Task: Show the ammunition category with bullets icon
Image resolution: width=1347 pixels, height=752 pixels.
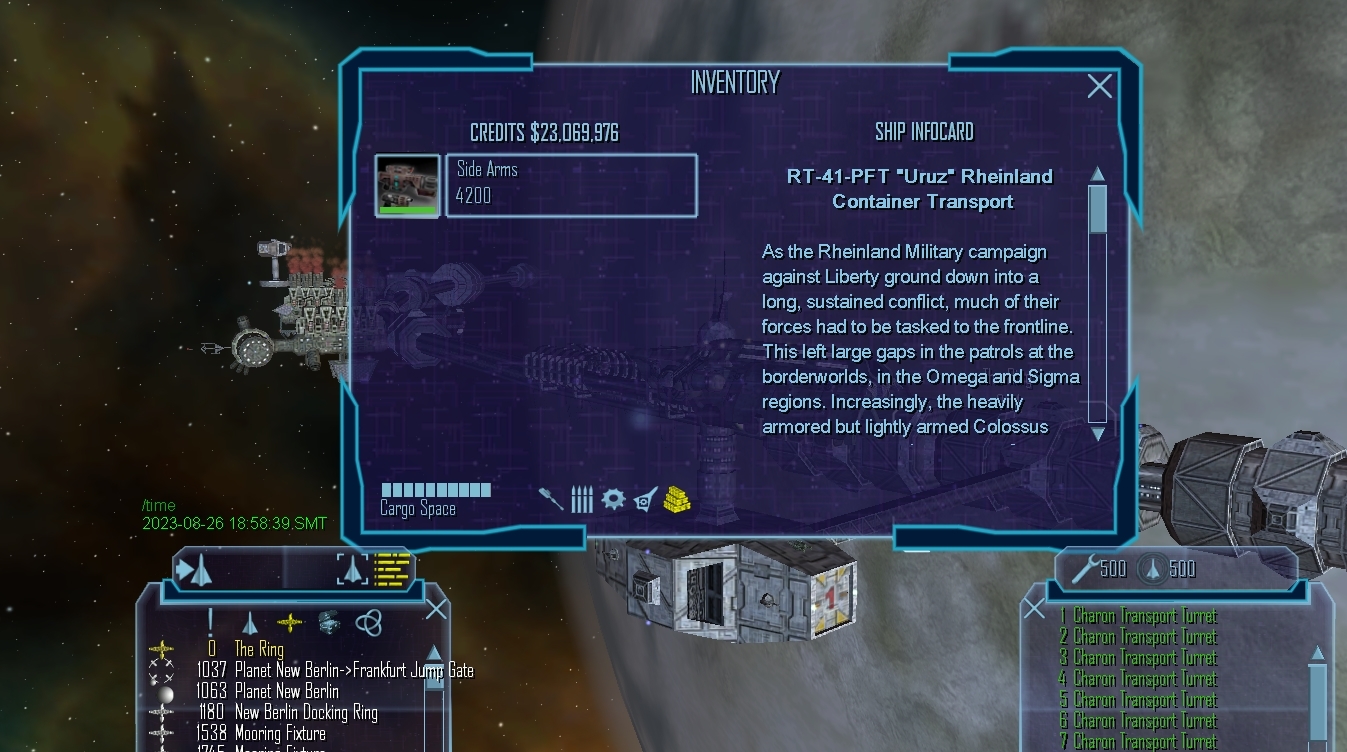Action: [582, 499]
